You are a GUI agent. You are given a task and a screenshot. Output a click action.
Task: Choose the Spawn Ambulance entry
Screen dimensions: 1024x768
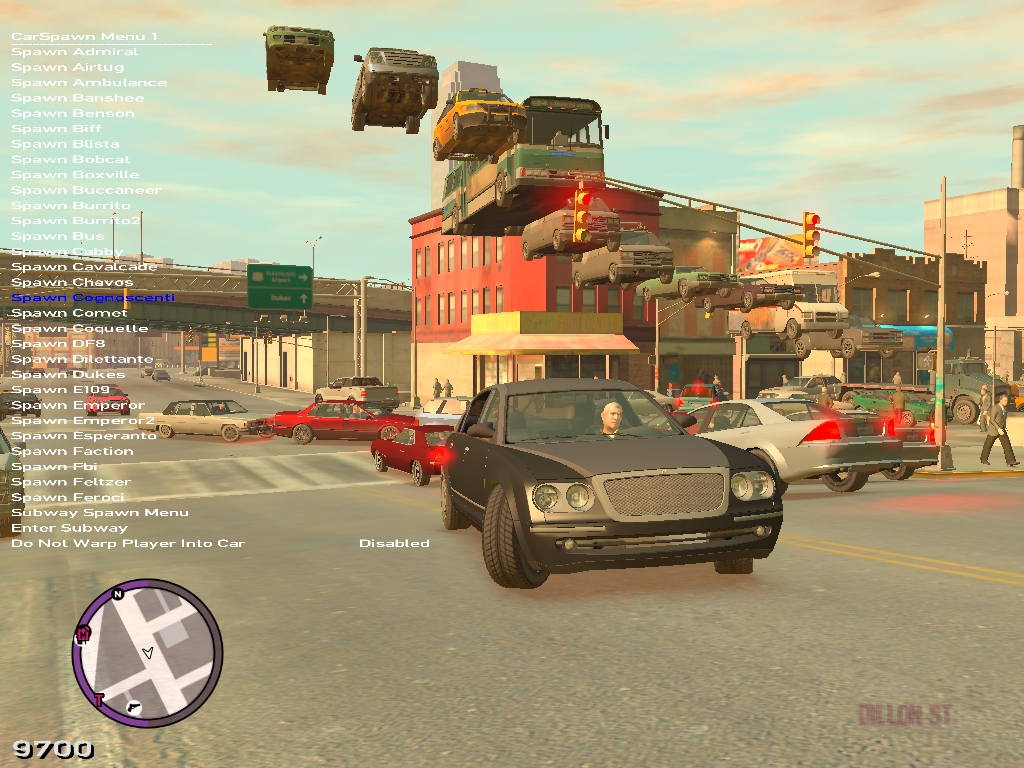(x=89, y=83)
